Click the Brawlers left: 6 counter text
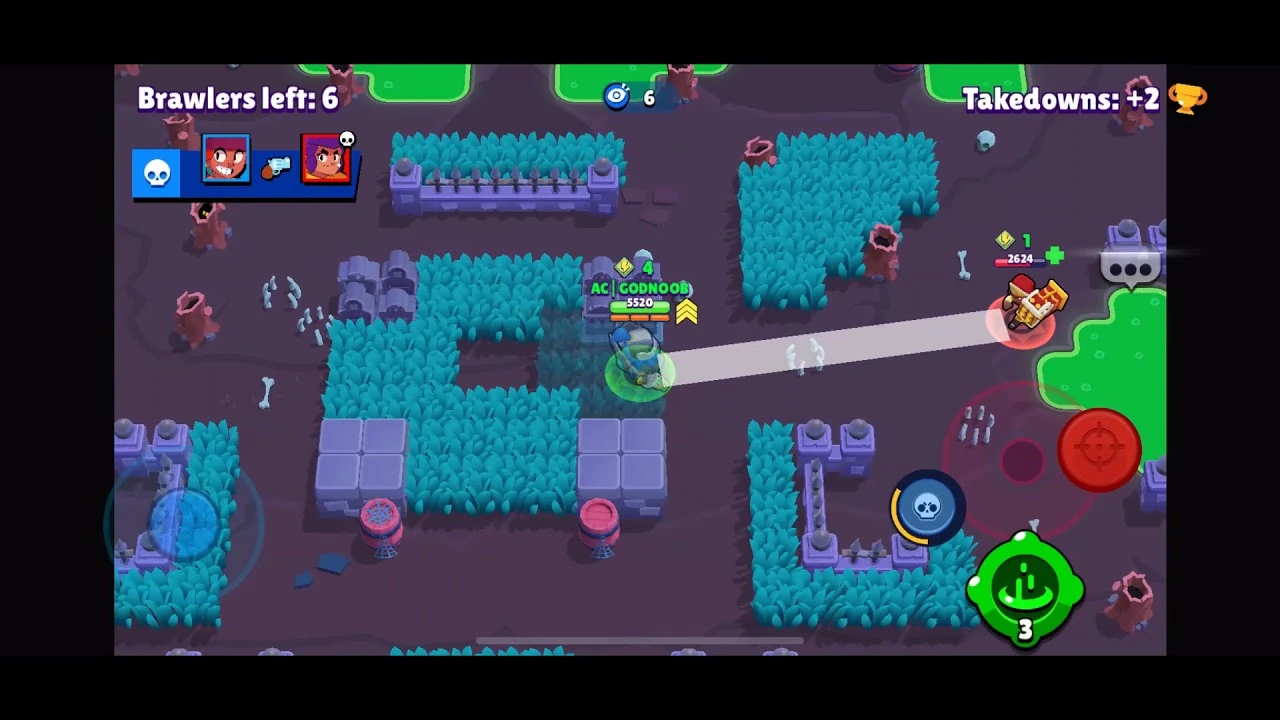This screenshot has width=1280, height=720. coord(238,99)
